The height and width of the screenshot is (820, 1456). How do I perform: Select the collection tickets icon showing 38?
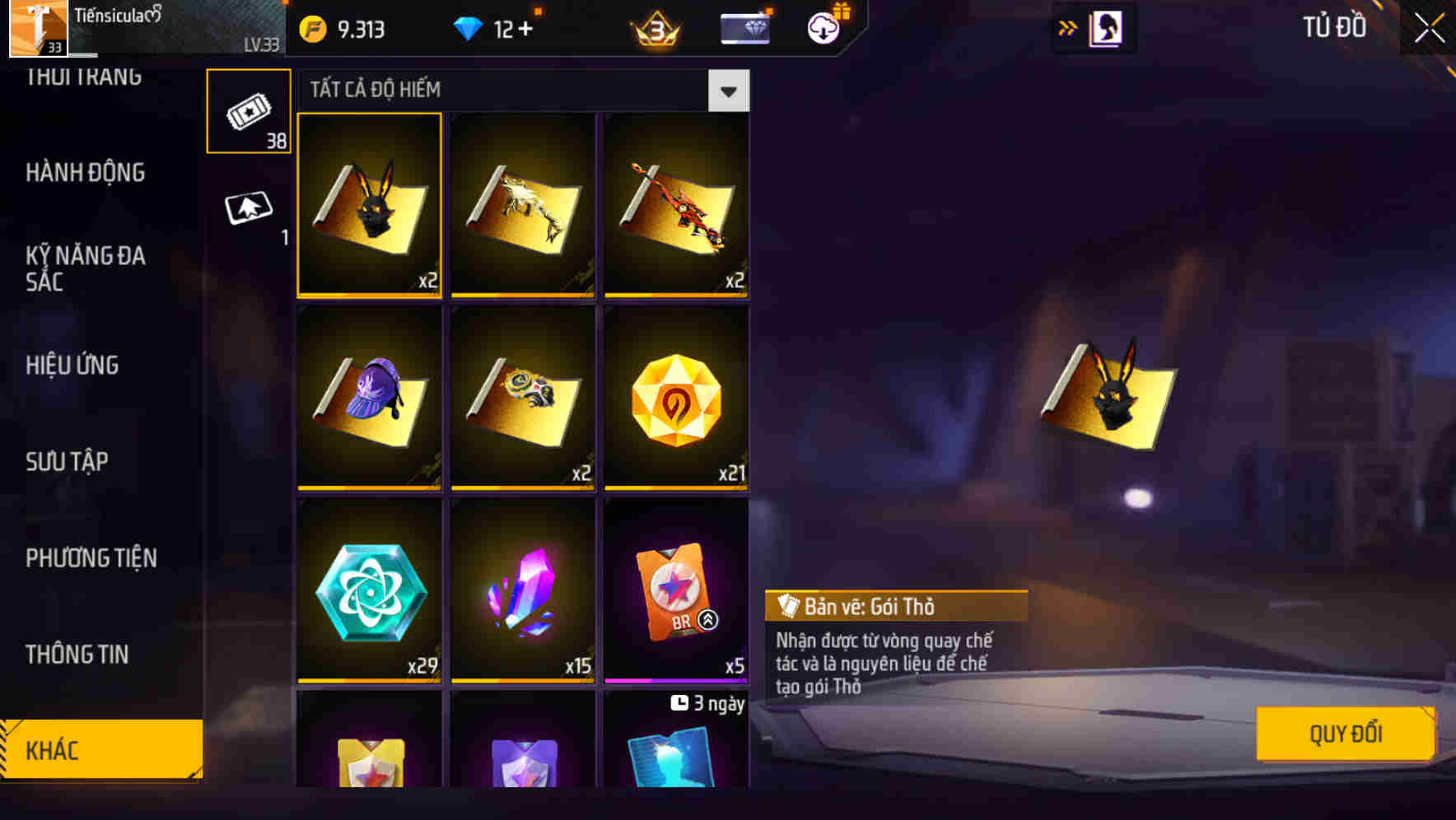click(248, 109)
